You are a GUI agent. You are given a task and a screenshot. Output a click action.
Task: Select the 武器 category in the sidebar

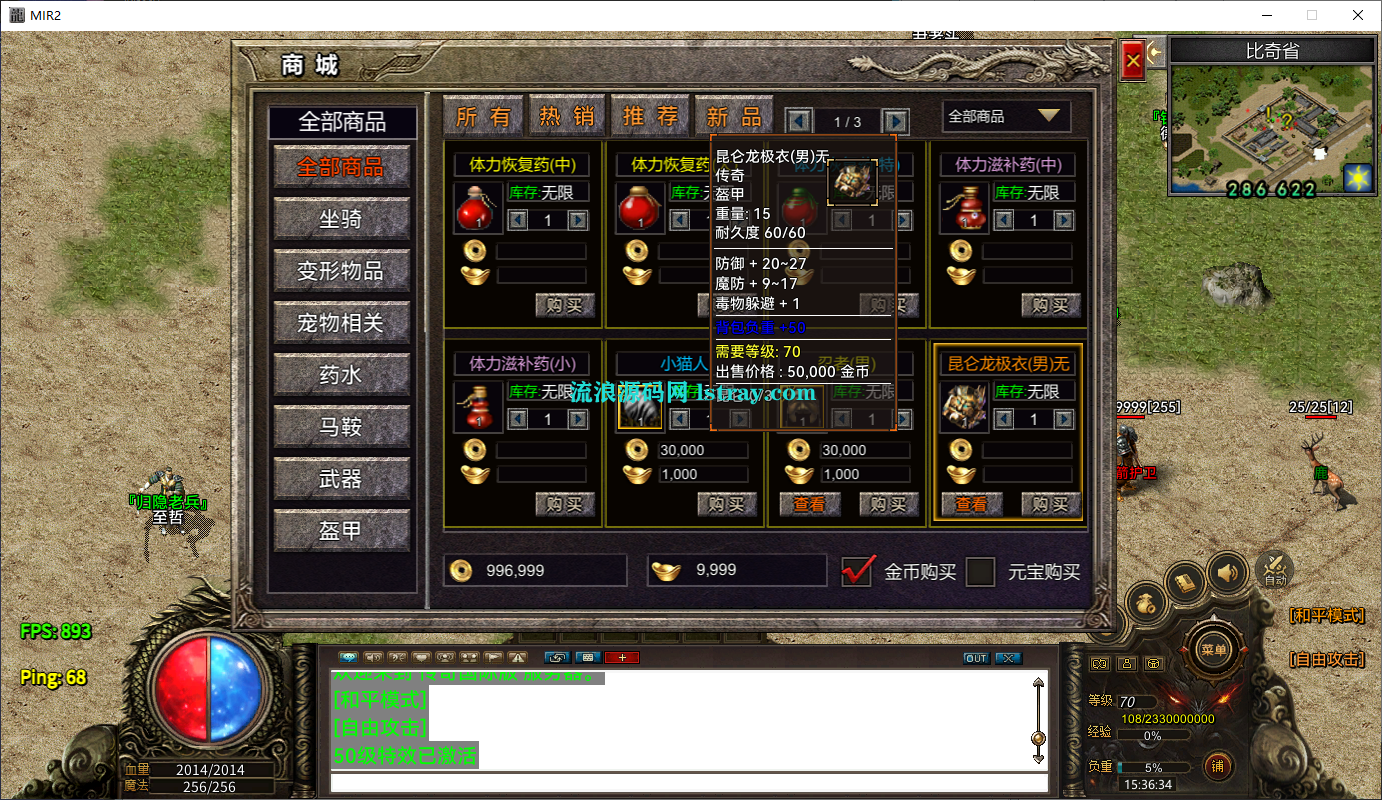(342, 479)
